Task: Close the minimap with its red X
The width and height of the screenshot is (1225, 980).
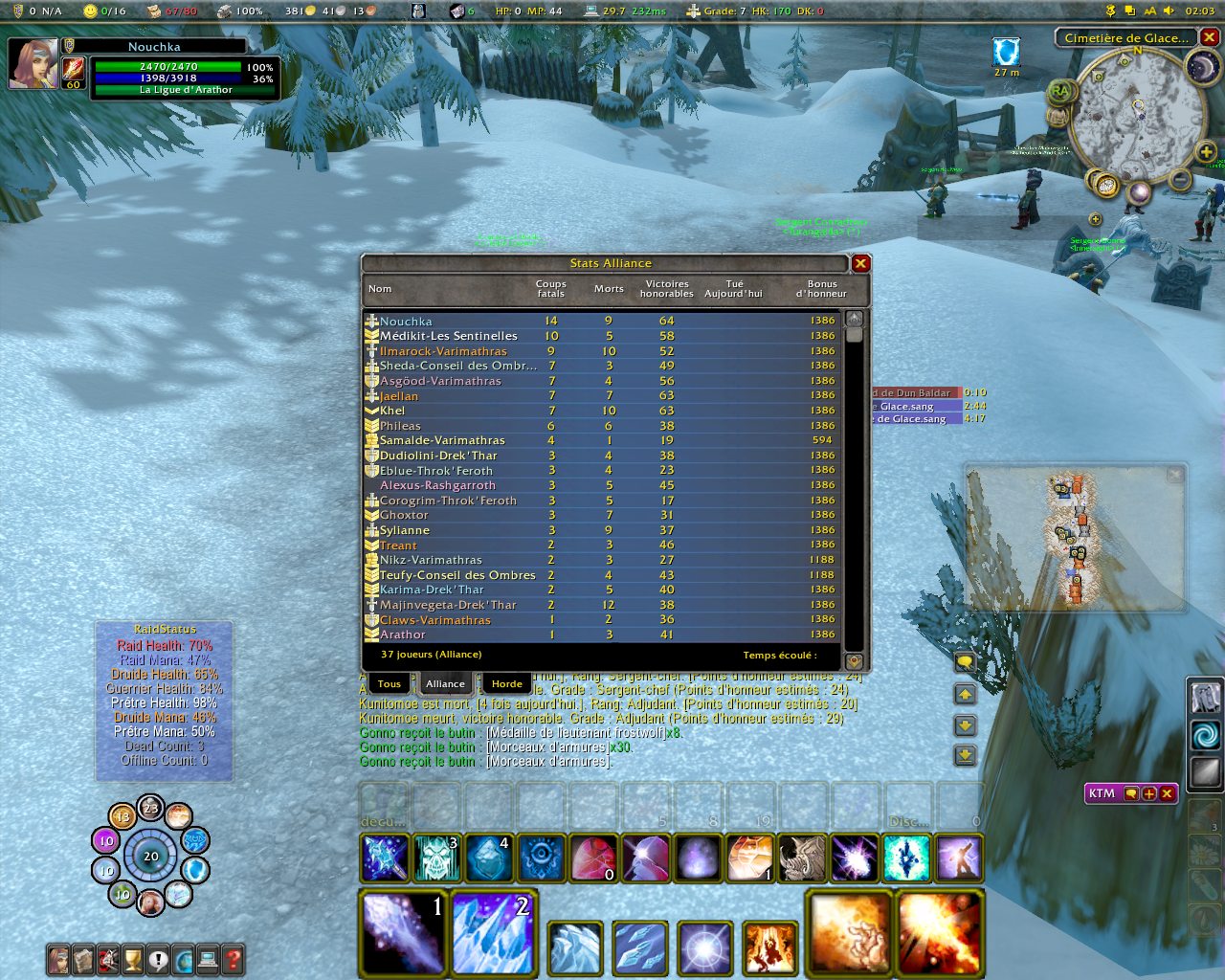Action: (1210, 37)
